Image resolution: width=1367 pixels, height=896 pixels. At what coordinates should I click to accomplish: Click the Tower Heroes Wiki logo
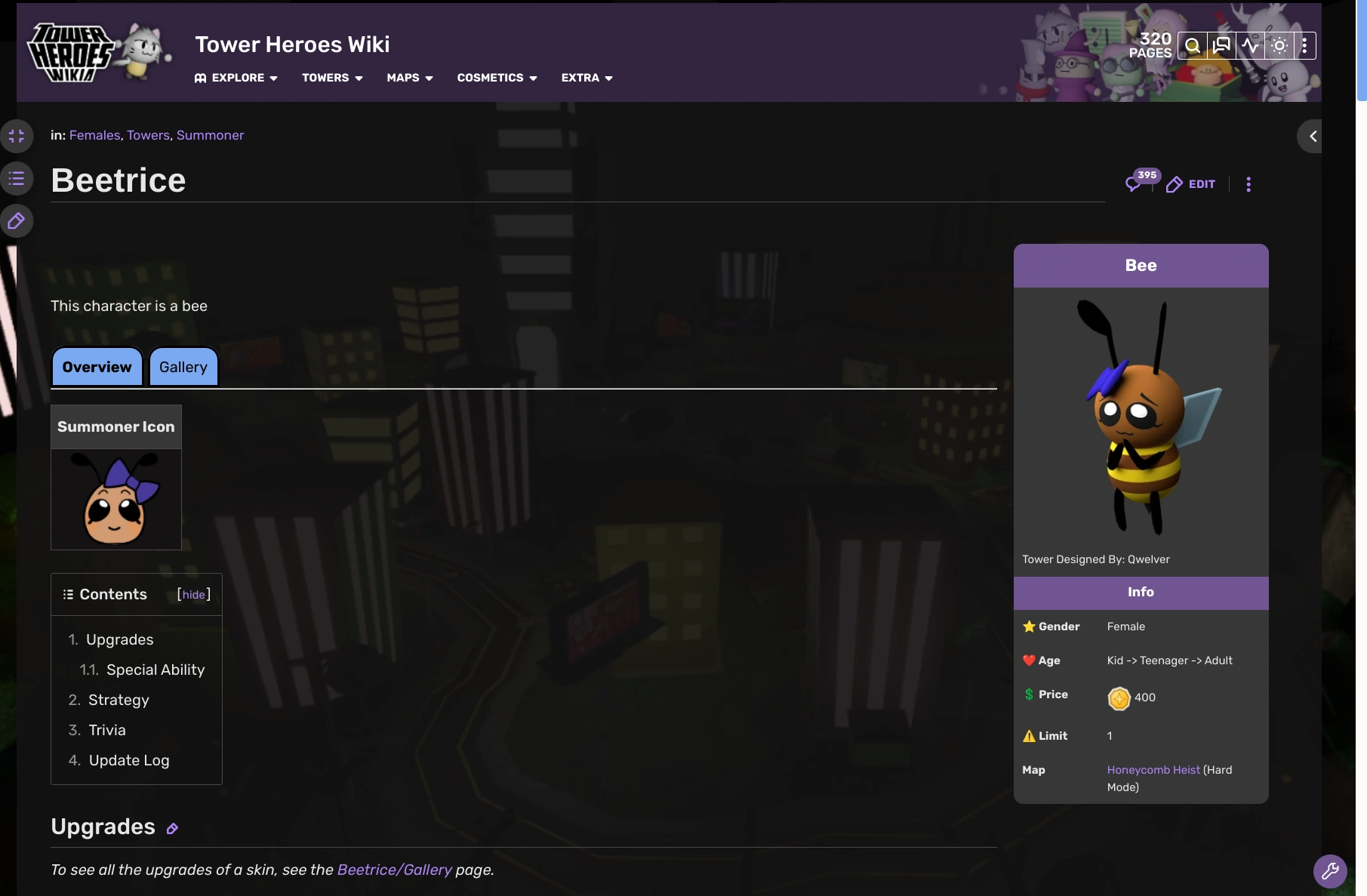[97, 51]
